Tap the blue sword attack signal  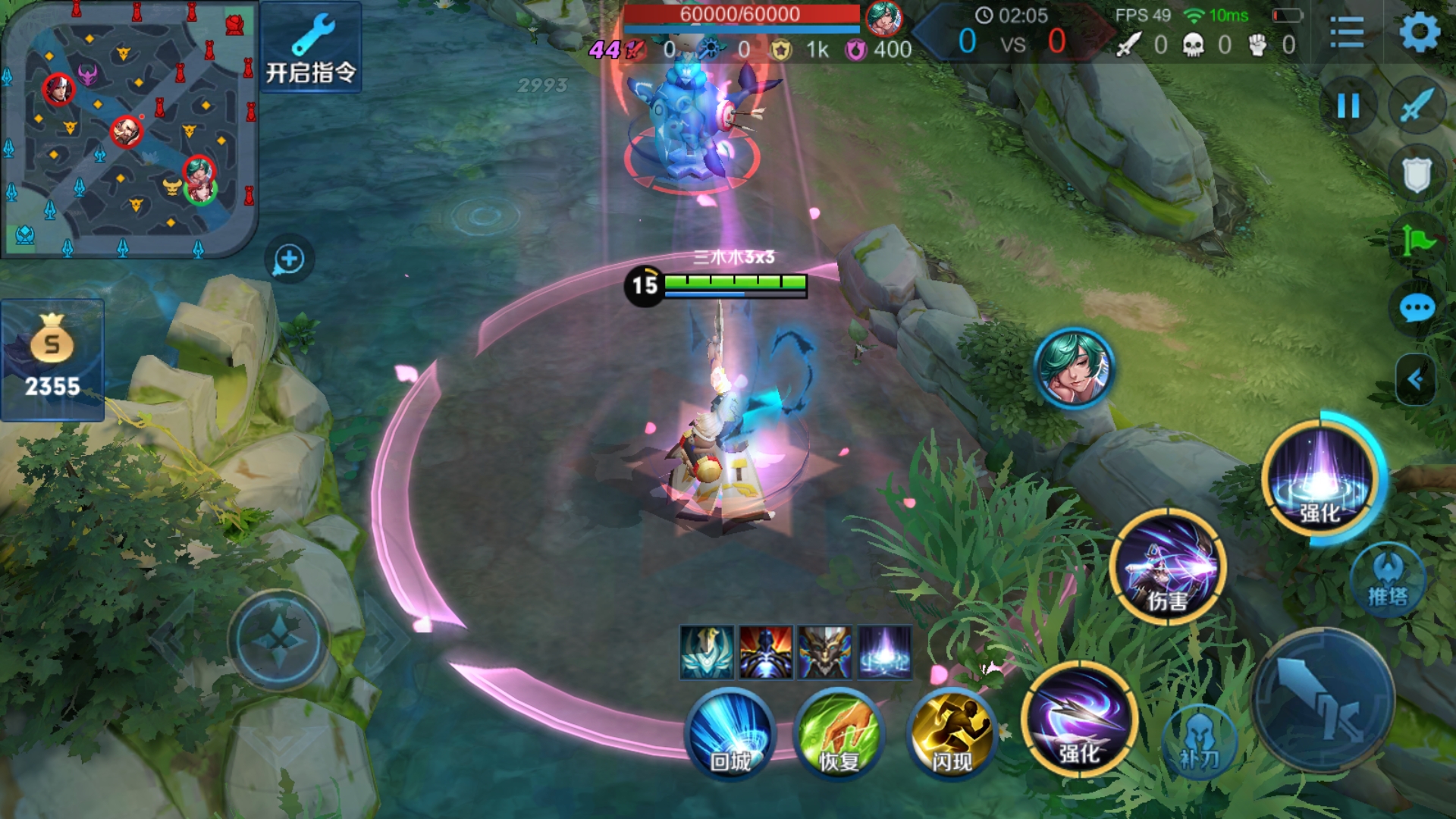(x=1417, y=105)
